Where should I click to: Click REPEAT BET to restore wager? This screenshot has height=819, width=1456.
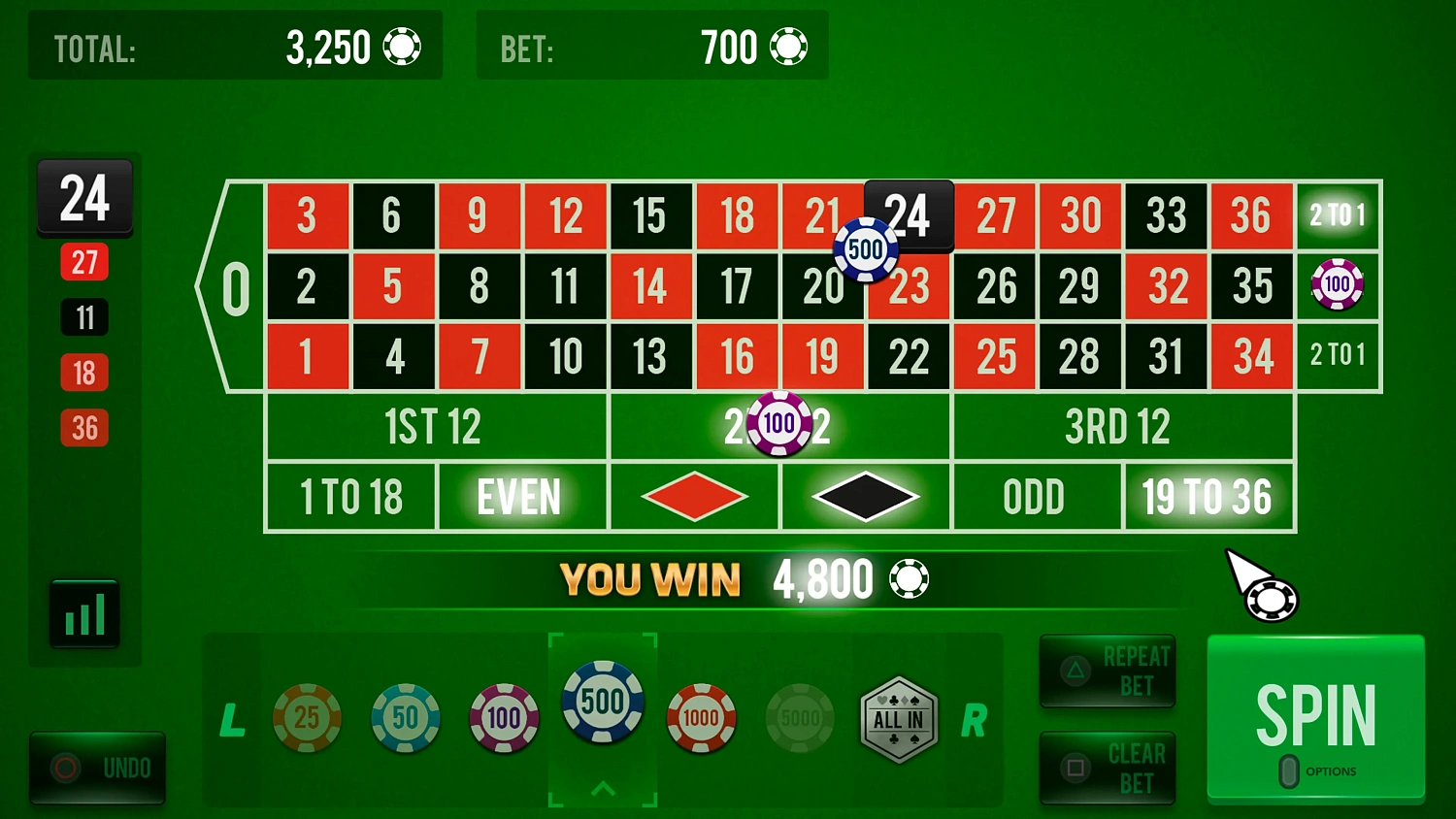[1107, 671]
